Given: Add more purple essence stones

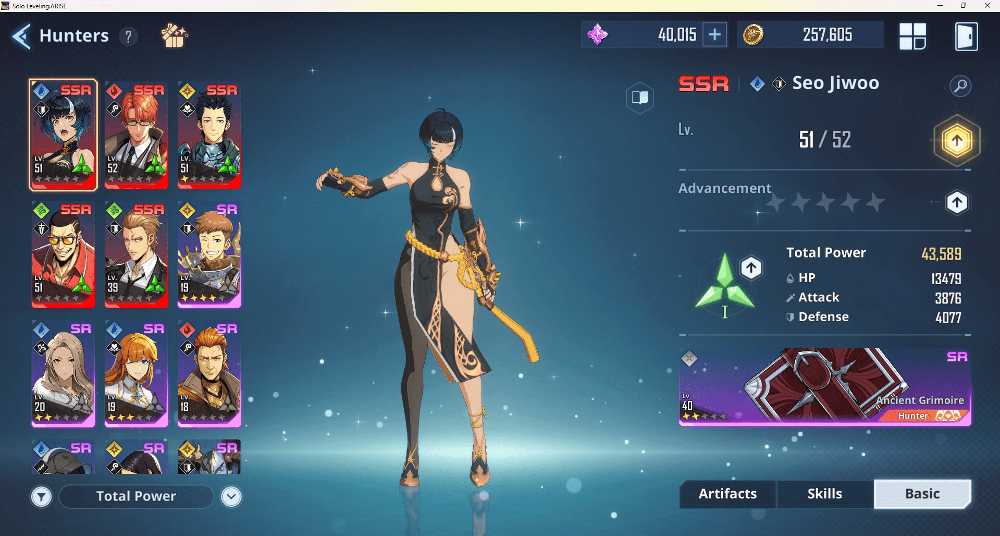Looking at the screenshot, I should (714, 35).
